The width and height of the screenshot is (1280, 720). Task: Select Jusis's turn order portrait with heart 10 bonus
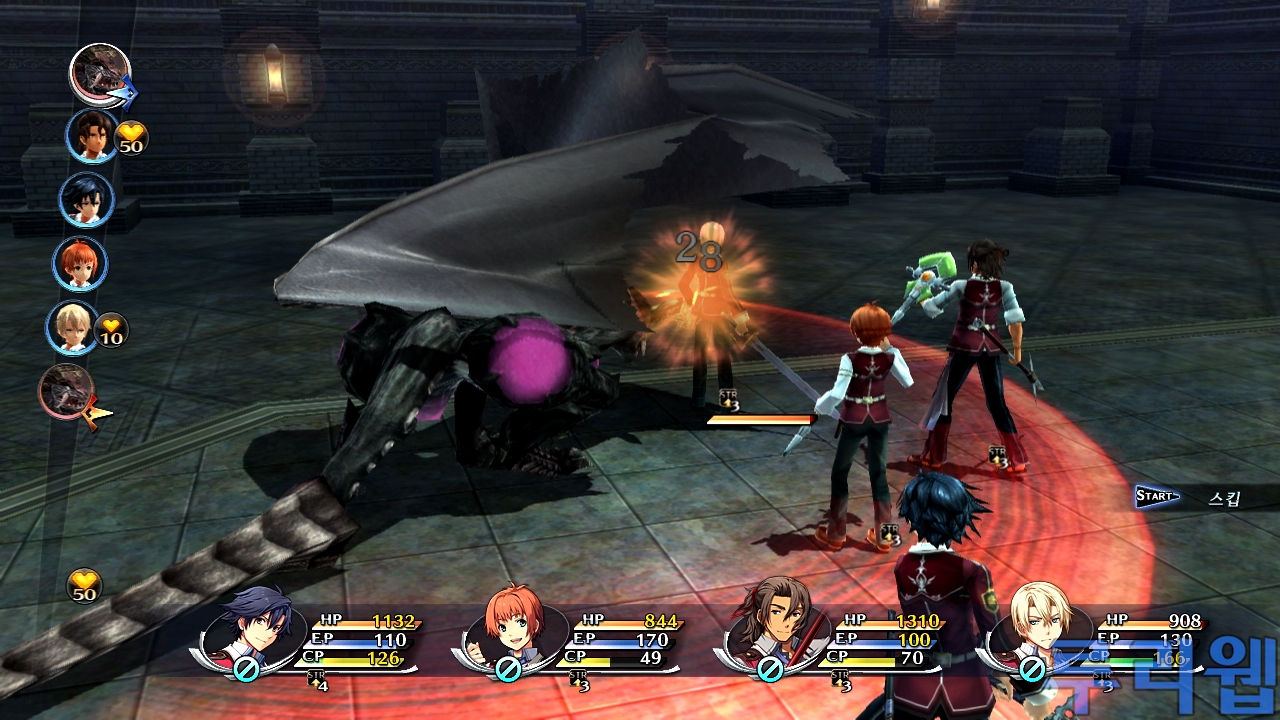[x=72, y=327]
